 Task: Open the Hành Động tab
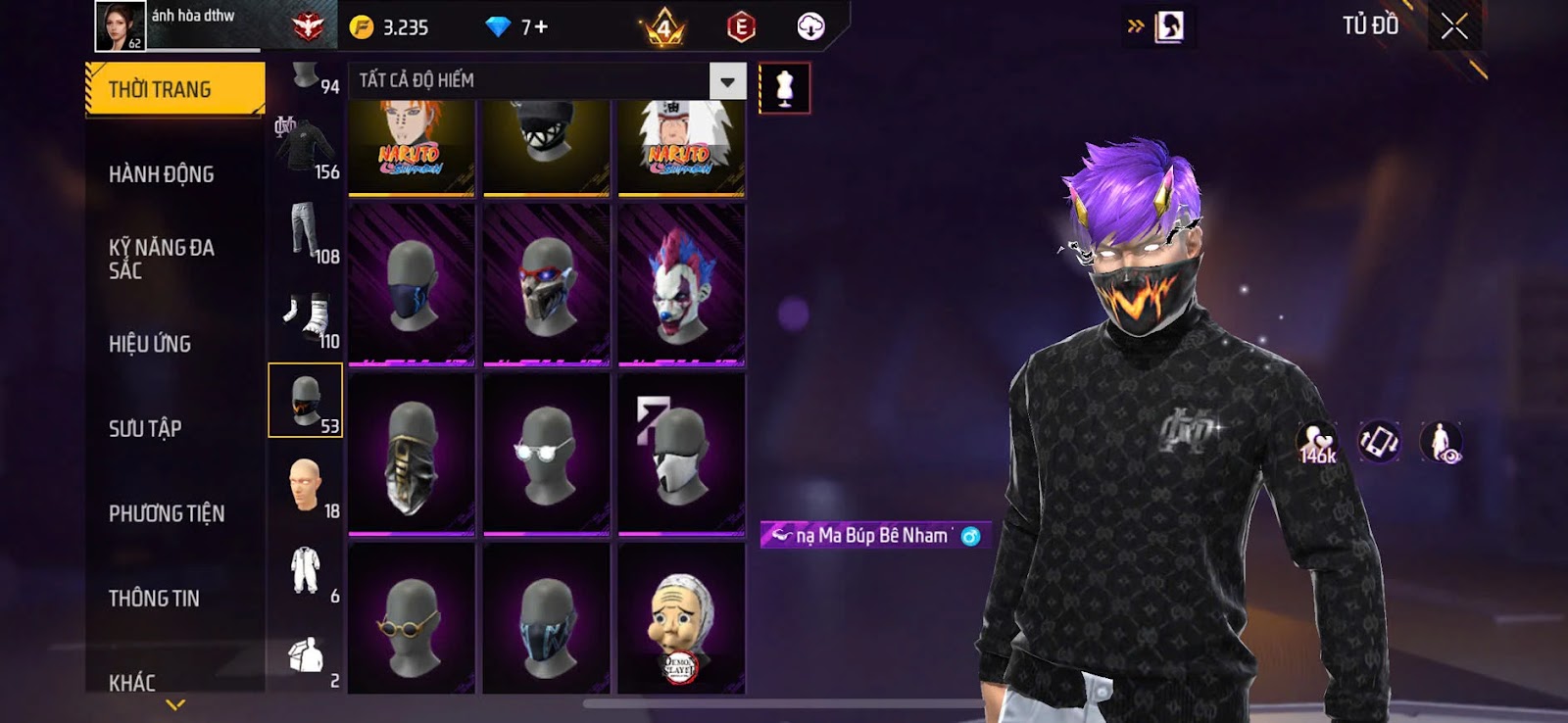162,174
